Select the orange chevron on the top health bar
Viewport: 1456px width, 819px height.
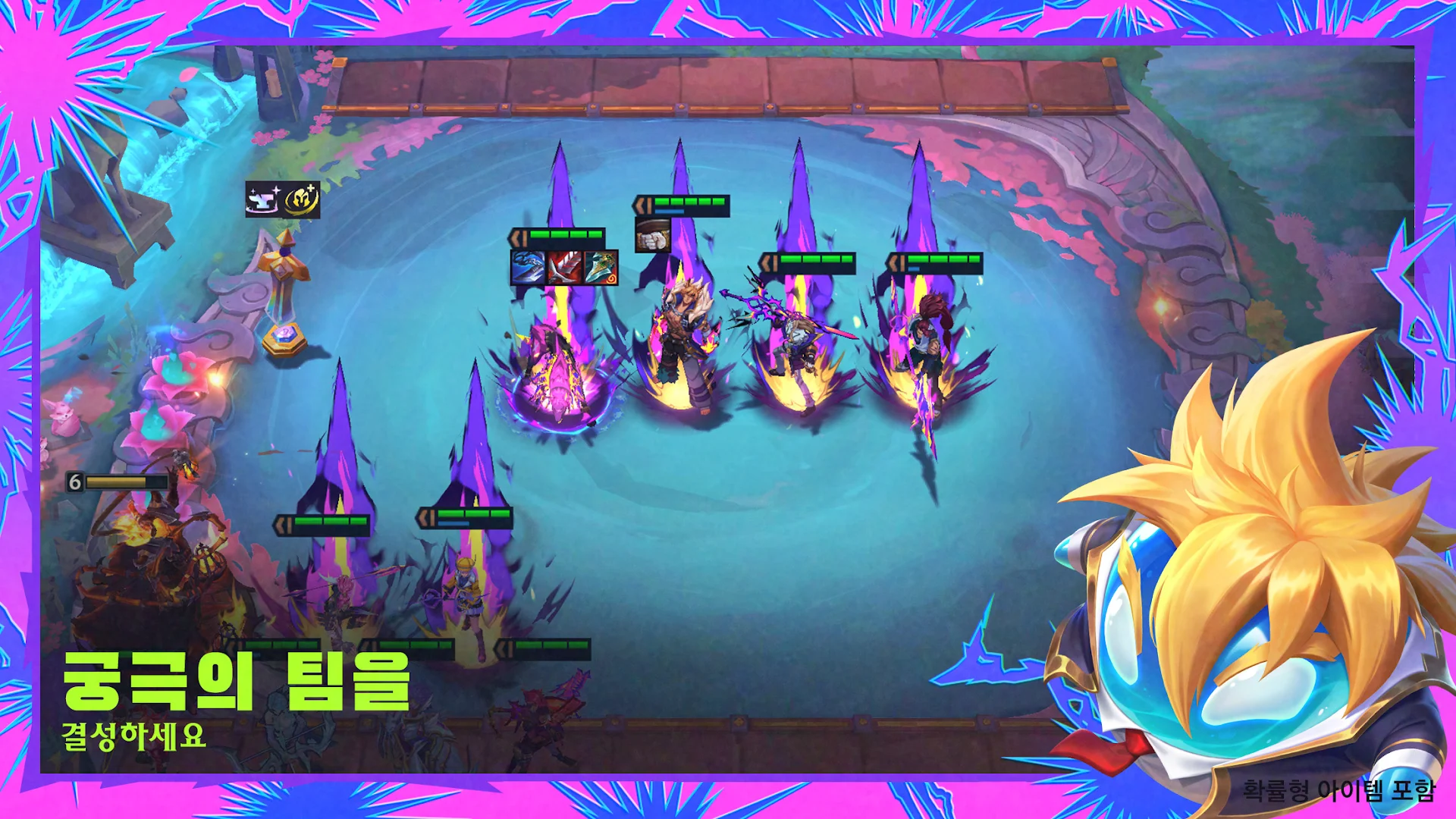tap(641, 203)
